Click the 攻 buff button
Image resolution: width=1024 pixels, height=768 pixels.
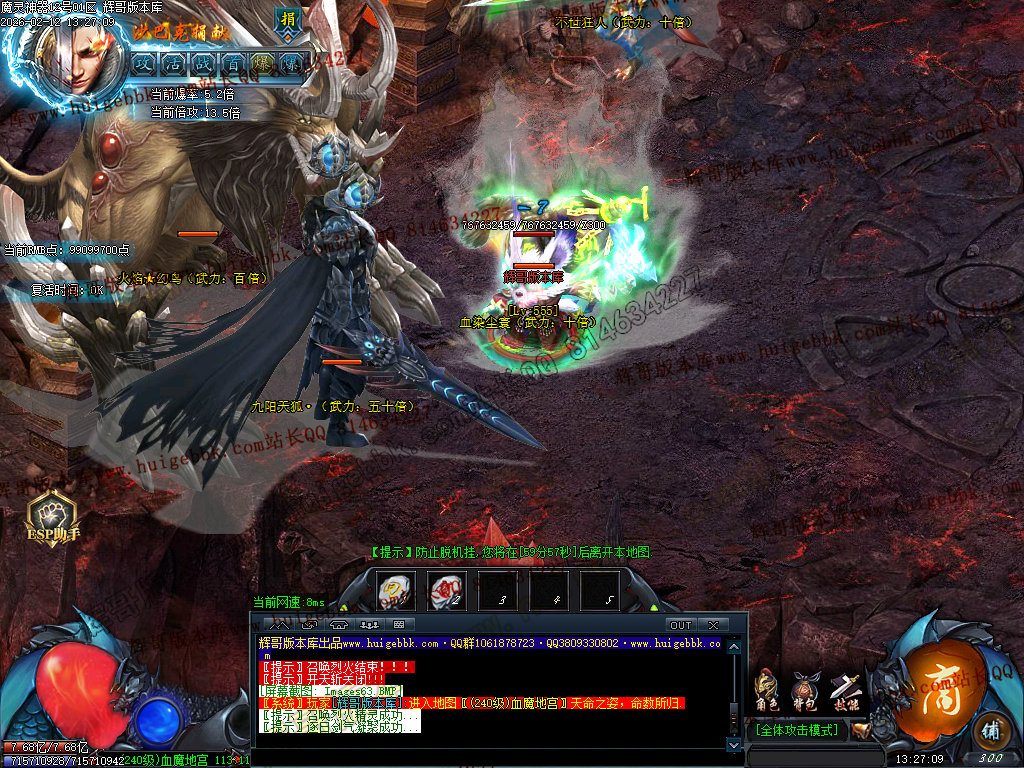(x=145, y=63)
